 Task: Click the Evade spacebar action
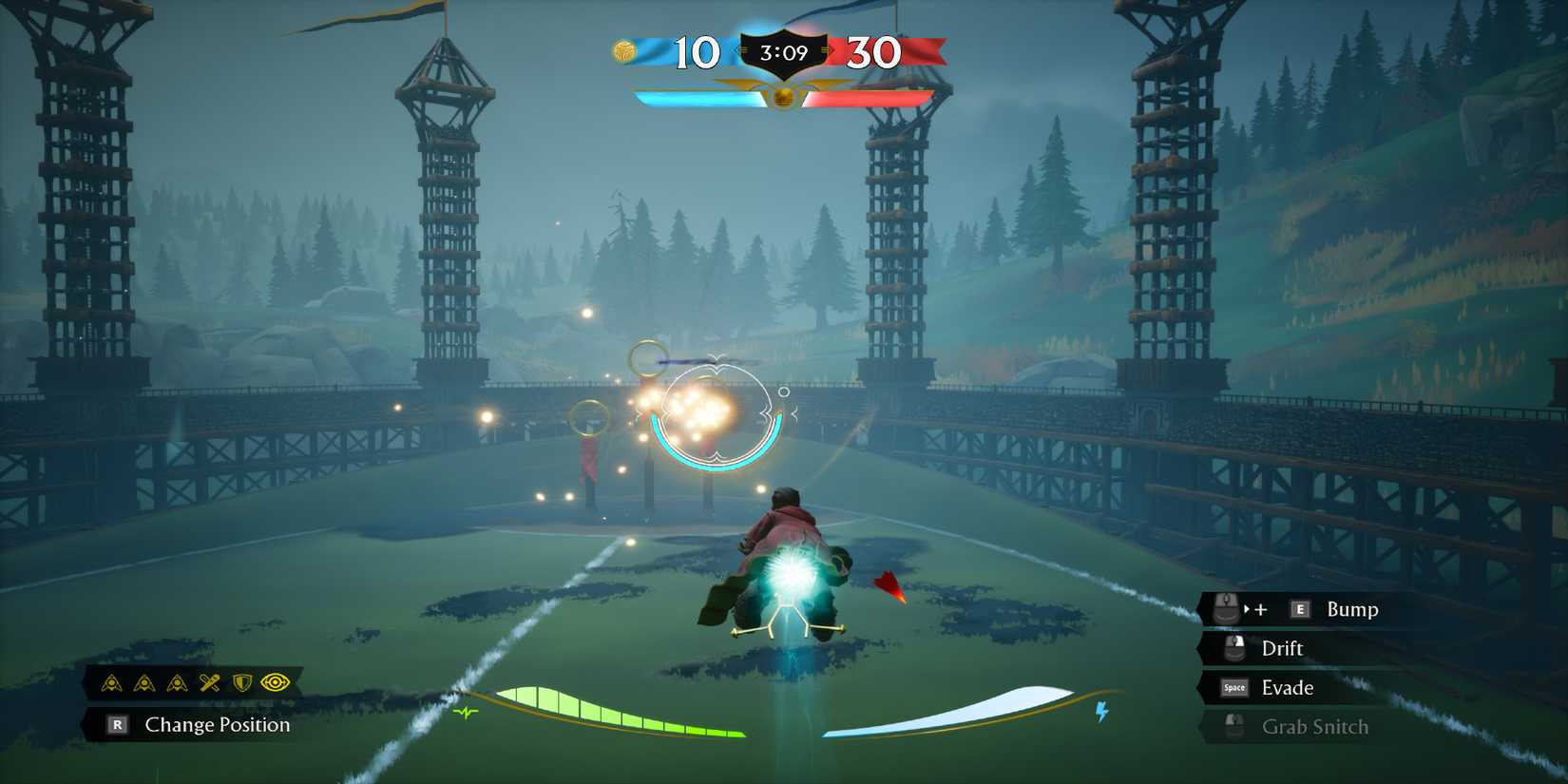(1286, 687)
